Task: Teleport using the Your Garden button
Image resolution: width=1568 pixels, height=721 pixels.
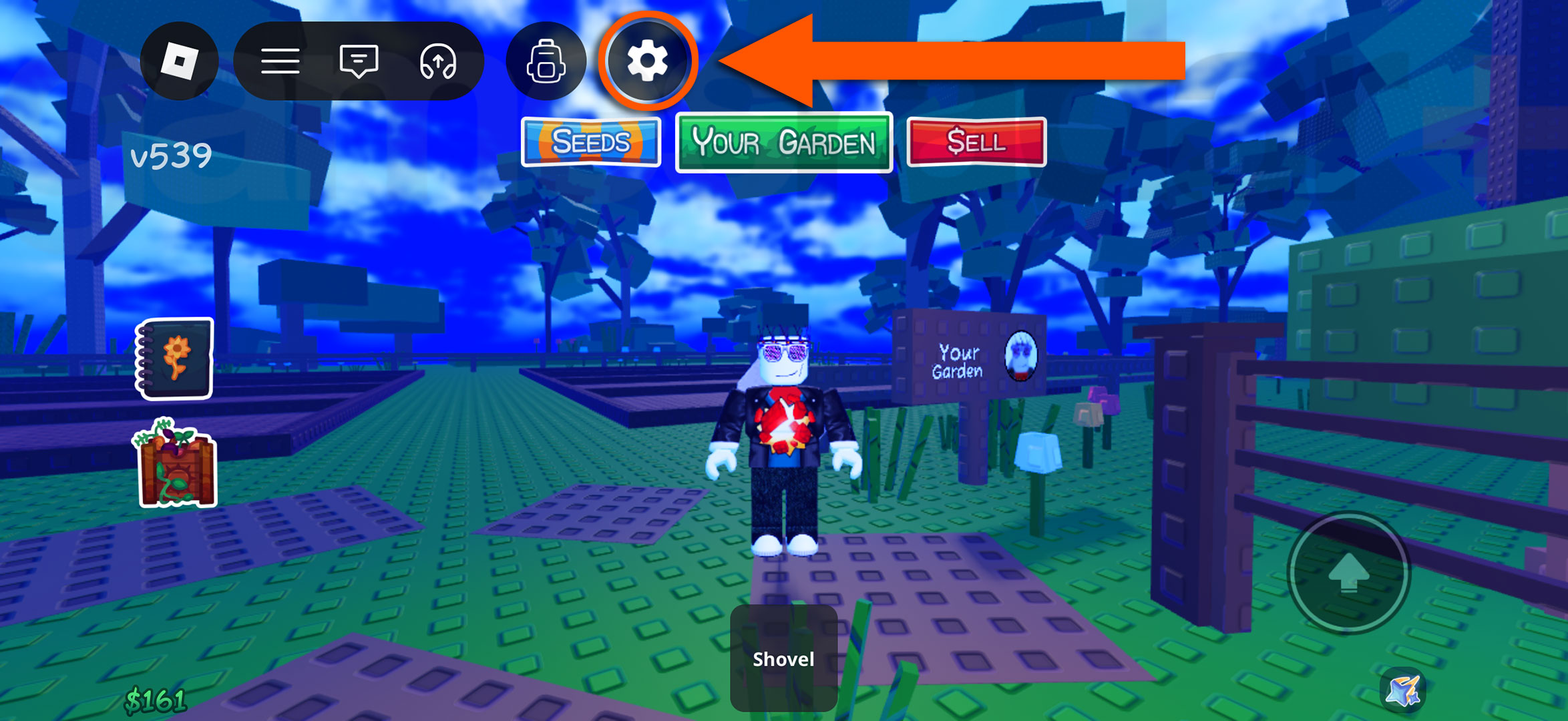Action: [783, 142]
